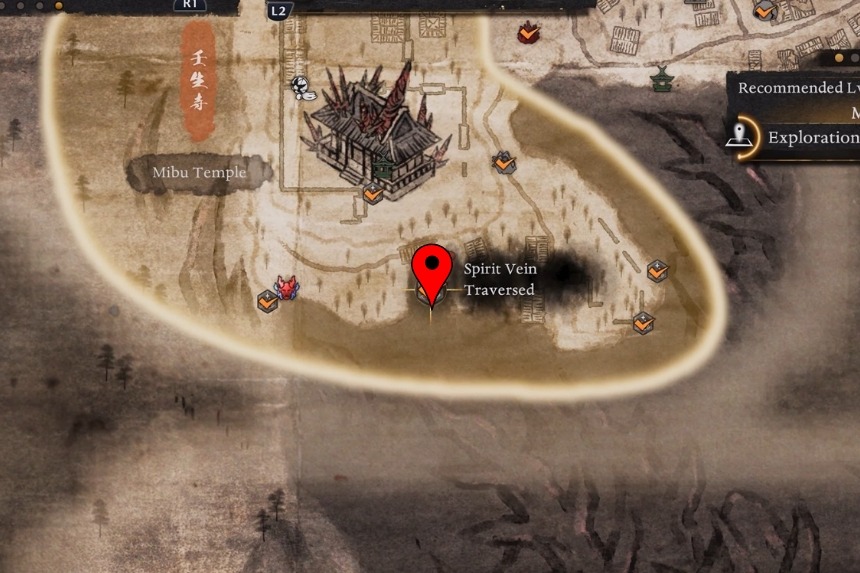Select the large Mibu Temple building icon
Screen dimensions: 860x573
376,128
